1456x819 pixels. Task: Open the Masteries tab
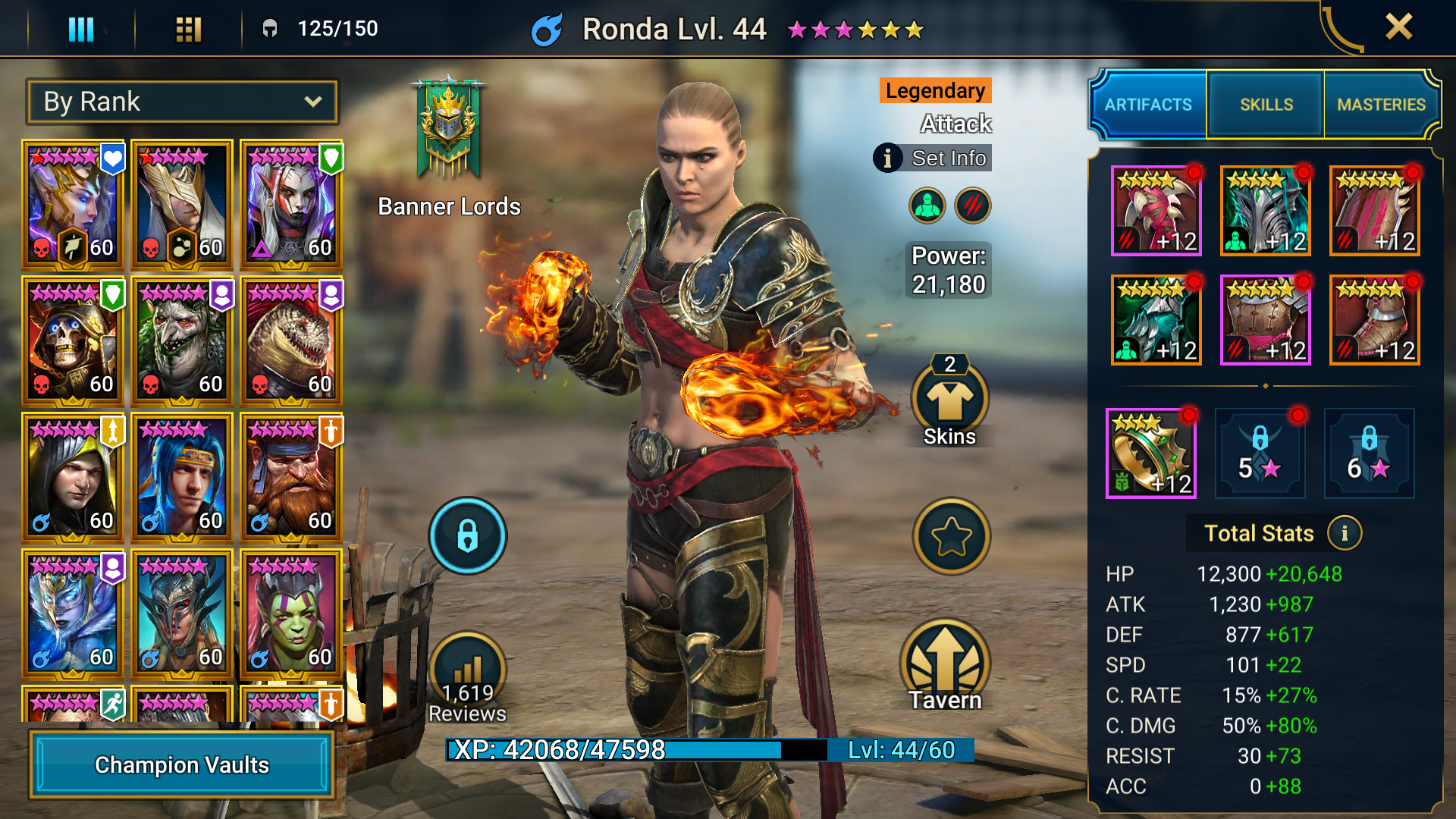pos(1381,105)
